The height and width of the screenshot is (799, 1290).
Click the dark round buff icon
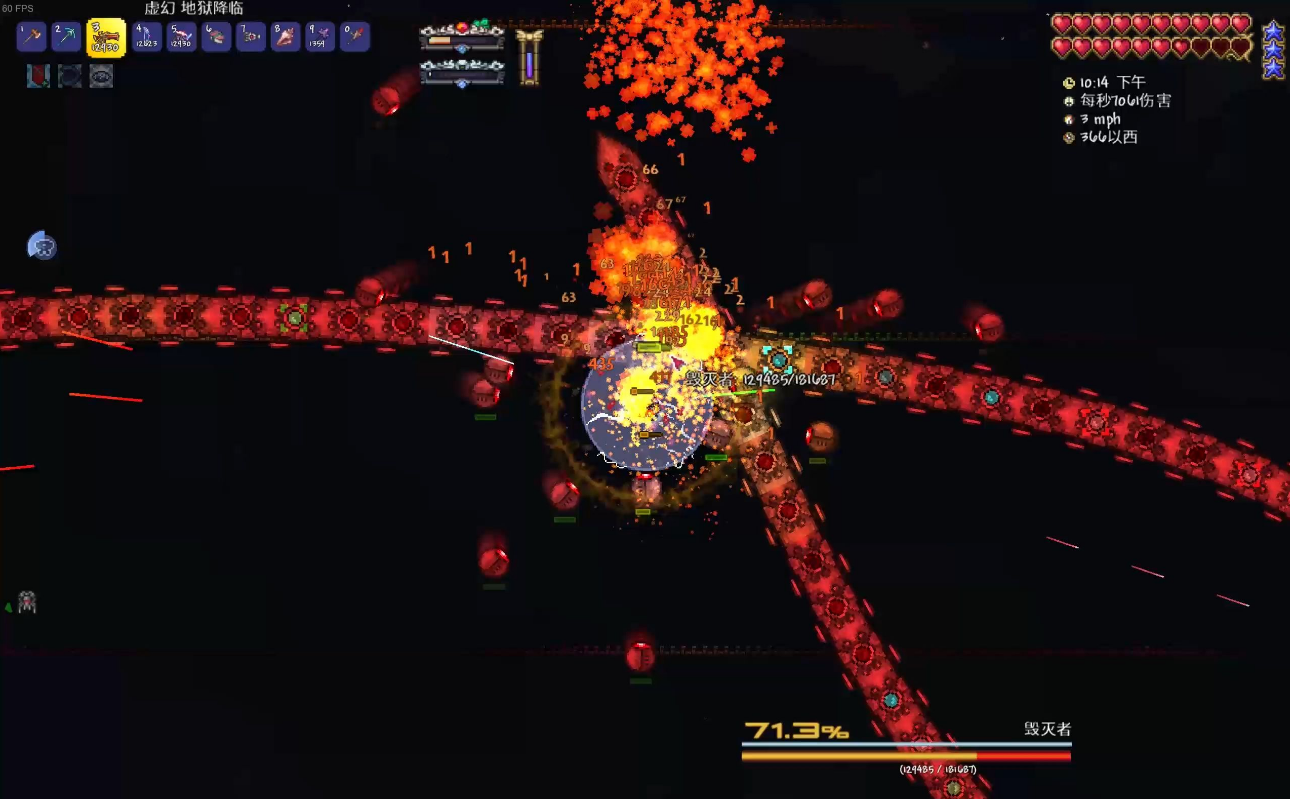point(70,76)
